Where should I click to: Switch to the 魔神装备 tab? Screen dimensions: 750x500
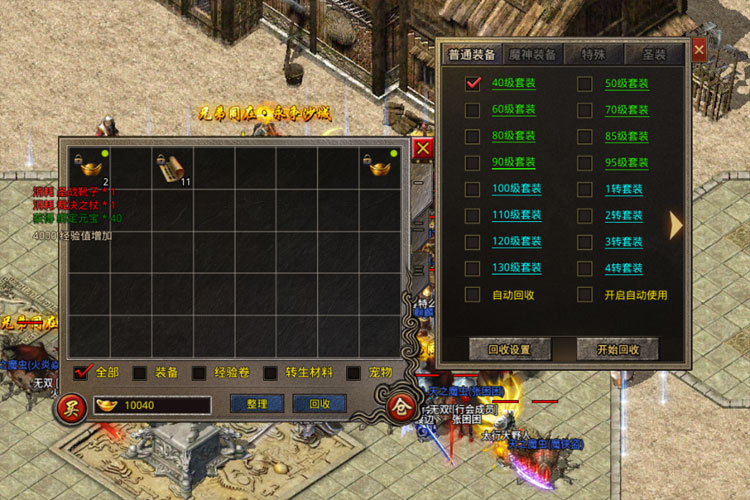(533, 54)
